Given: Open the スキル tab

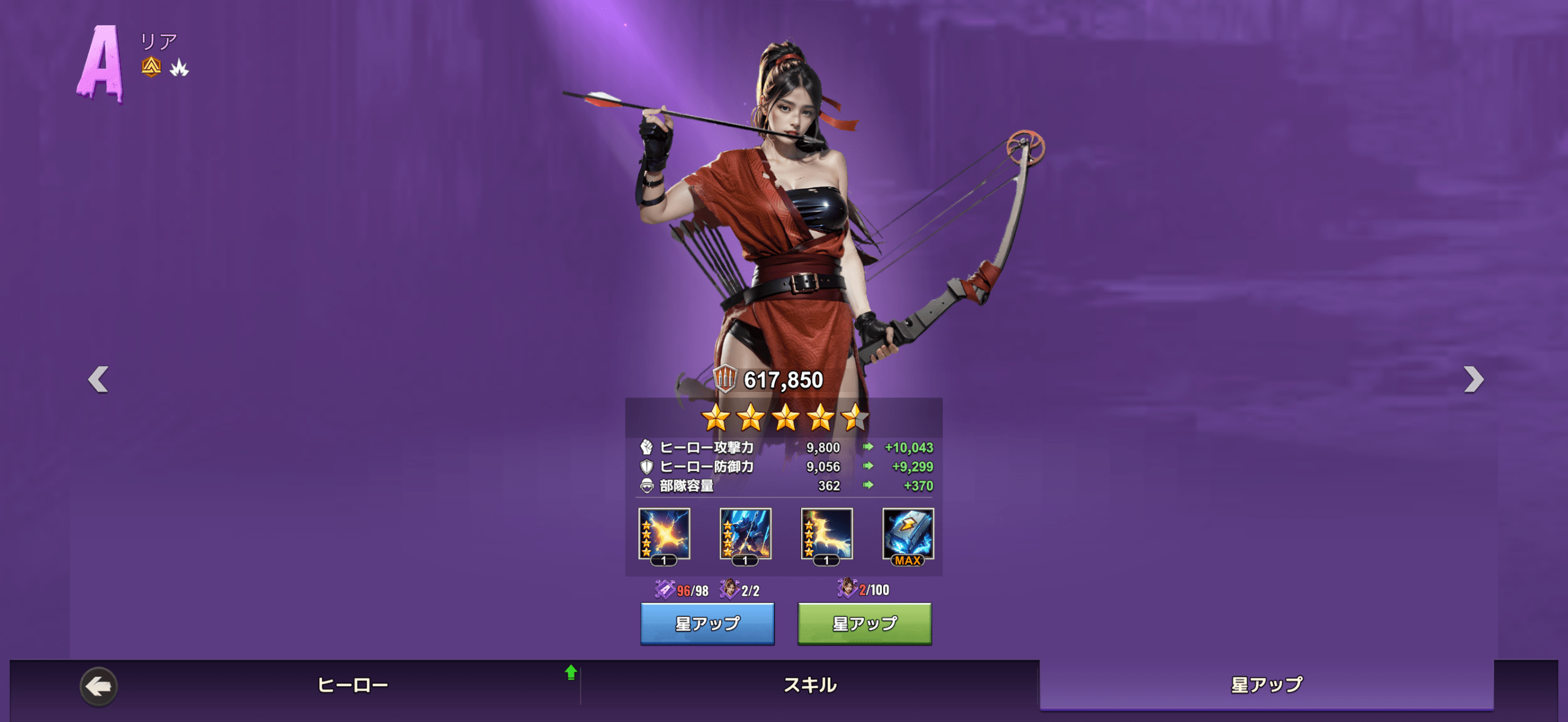Looking at the screenshot, I should point(810,685).
